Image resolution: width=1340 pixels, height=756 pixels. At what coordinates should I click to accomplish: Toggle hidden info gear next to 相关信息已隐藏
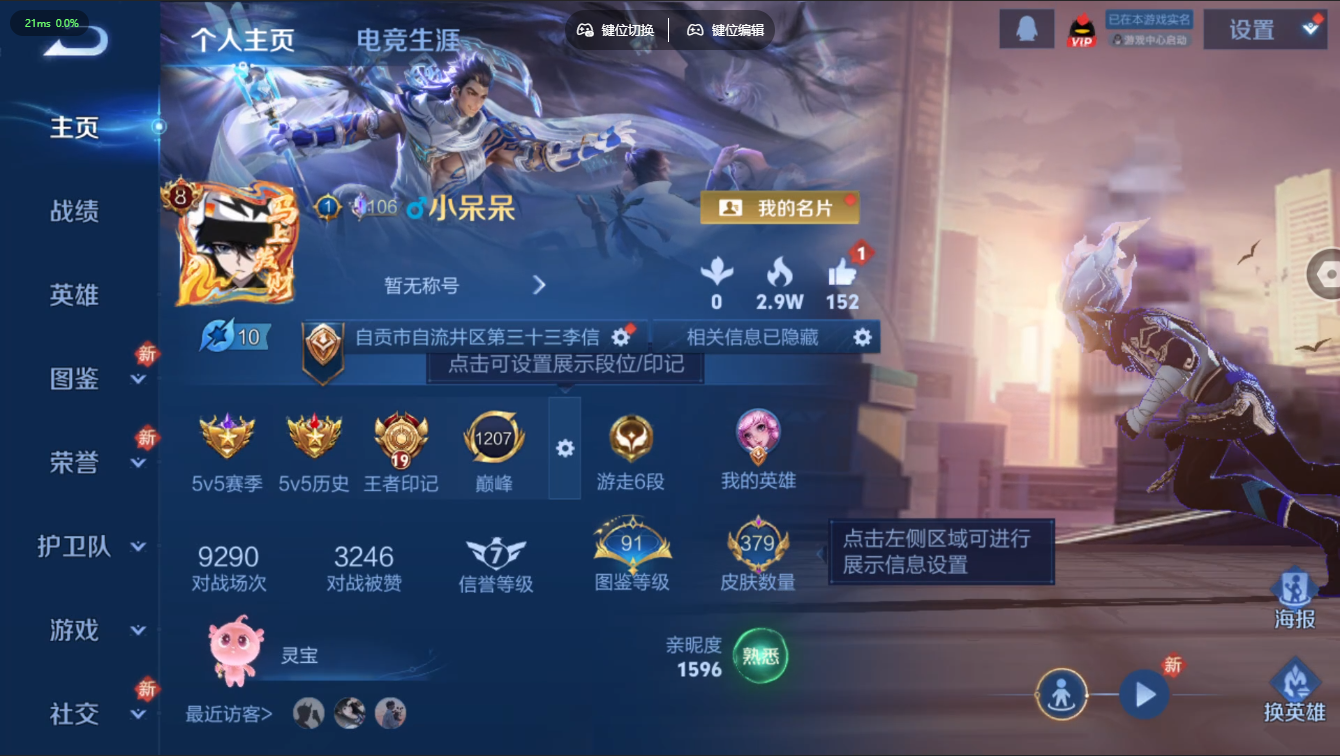[x=861, y=336]
